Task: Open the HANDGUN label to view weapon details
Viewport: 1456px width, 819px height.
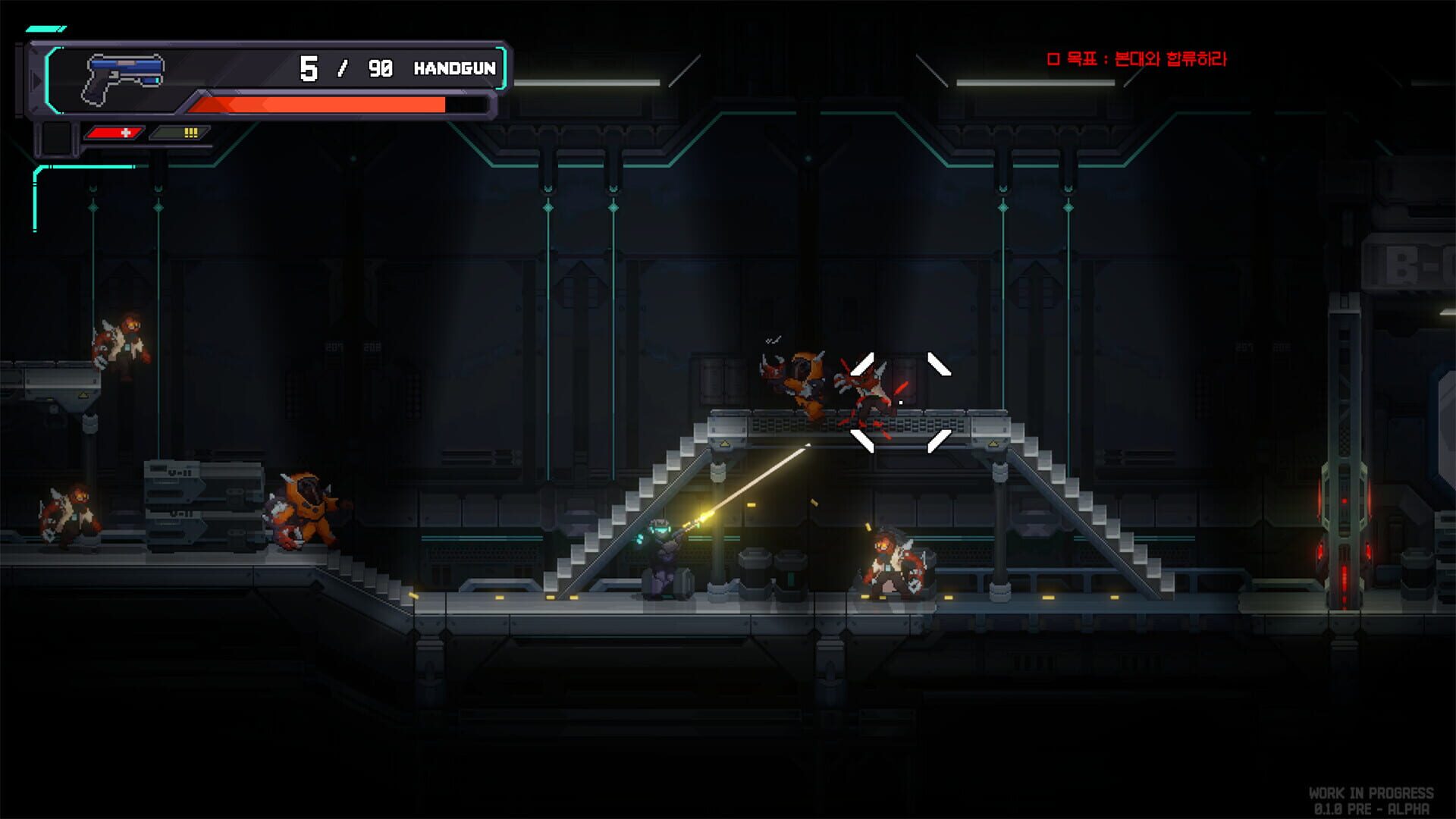Action: 453,68
